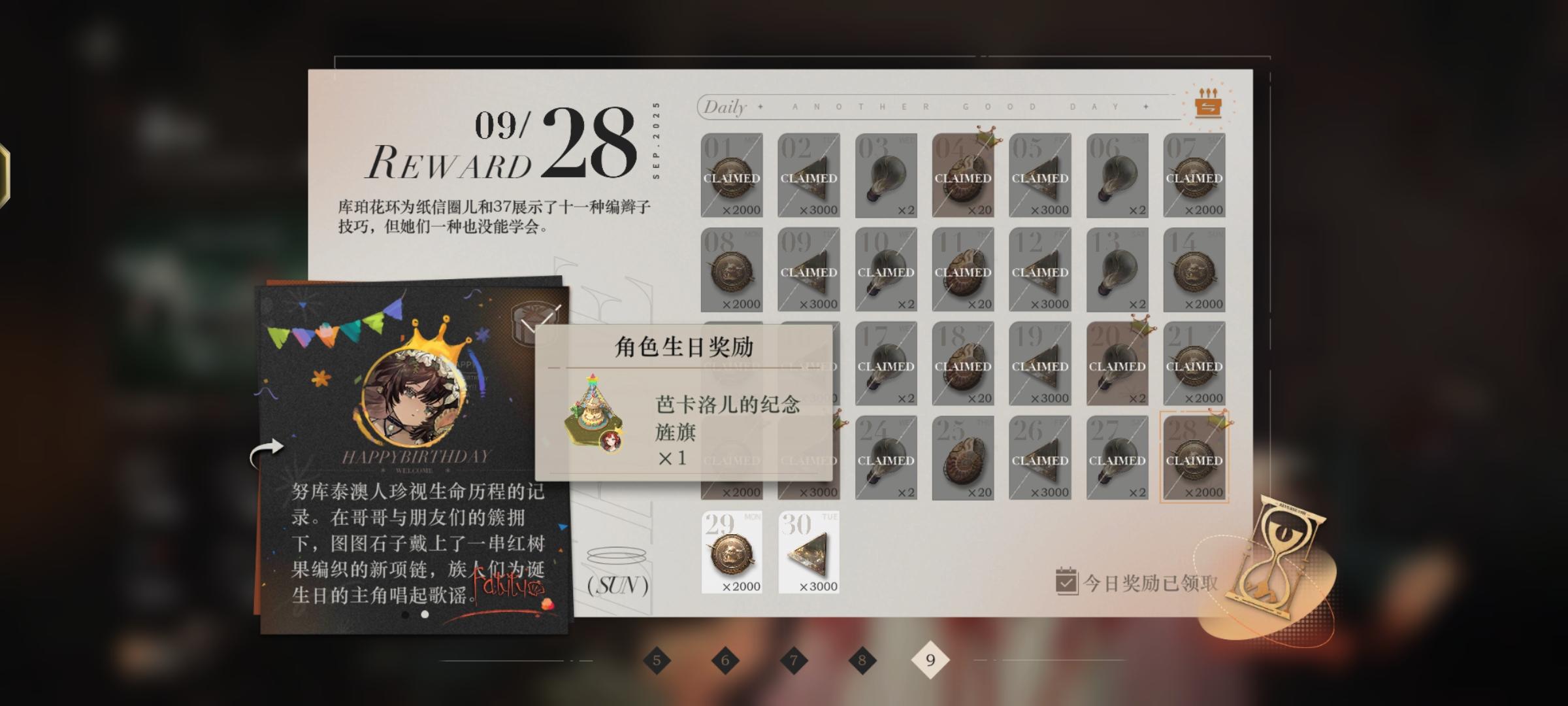Select the day 25 ammonite shell reward

click(x=963, y=458)
